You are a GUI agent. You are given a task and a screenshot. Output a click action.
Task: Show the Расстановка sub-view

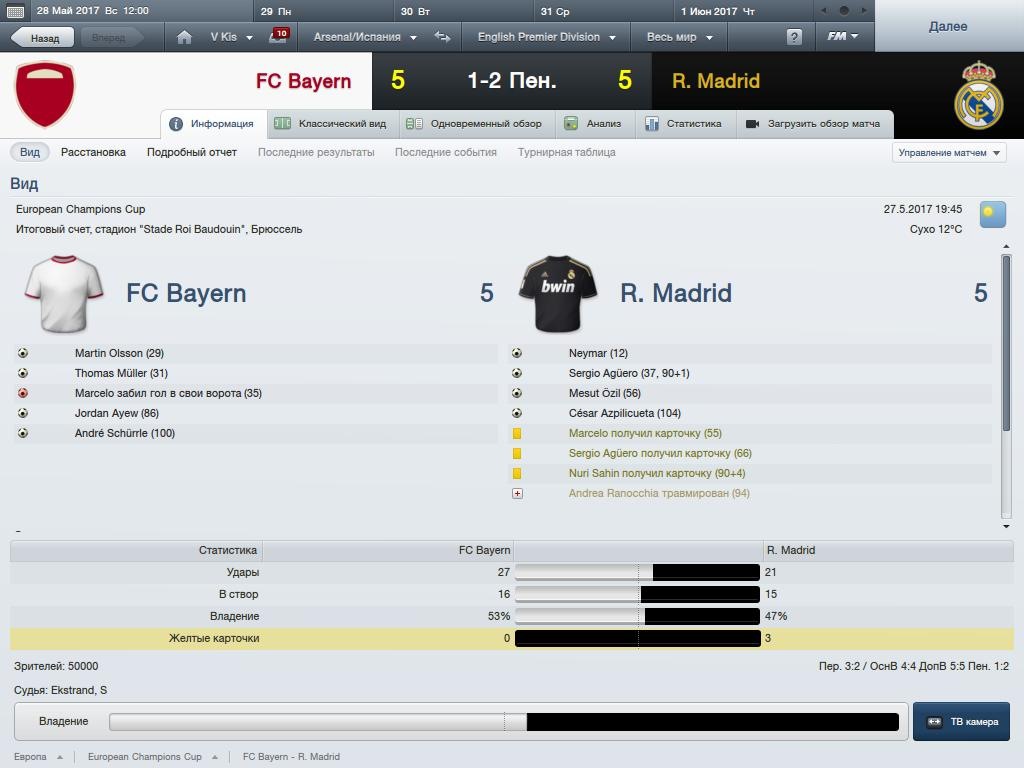[x=93, y=152]
